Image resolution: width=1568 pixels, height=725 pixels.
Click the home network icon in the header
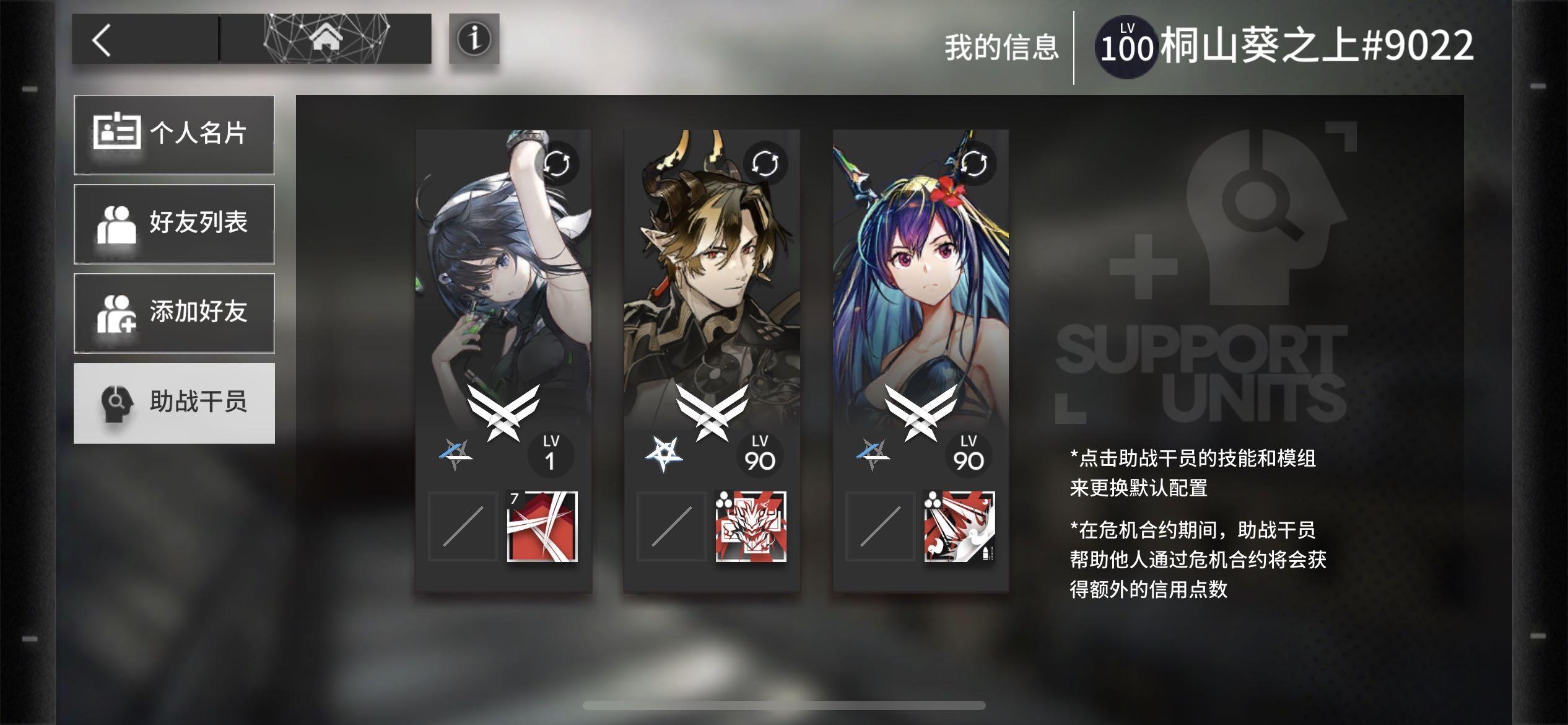(326, 38)
